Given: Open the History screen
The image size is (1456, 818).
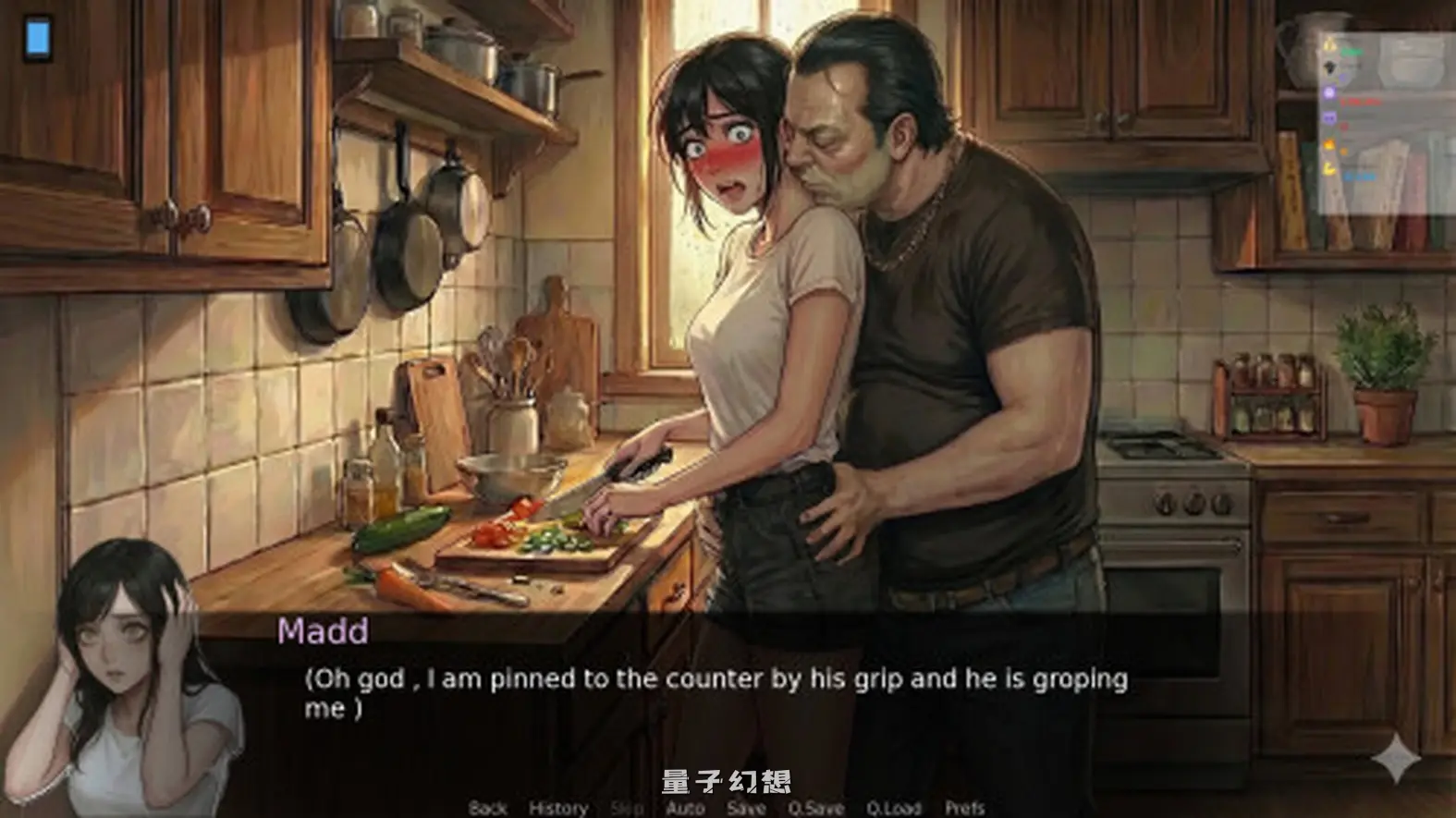Looking at the screenshot, I should [557, 807].
